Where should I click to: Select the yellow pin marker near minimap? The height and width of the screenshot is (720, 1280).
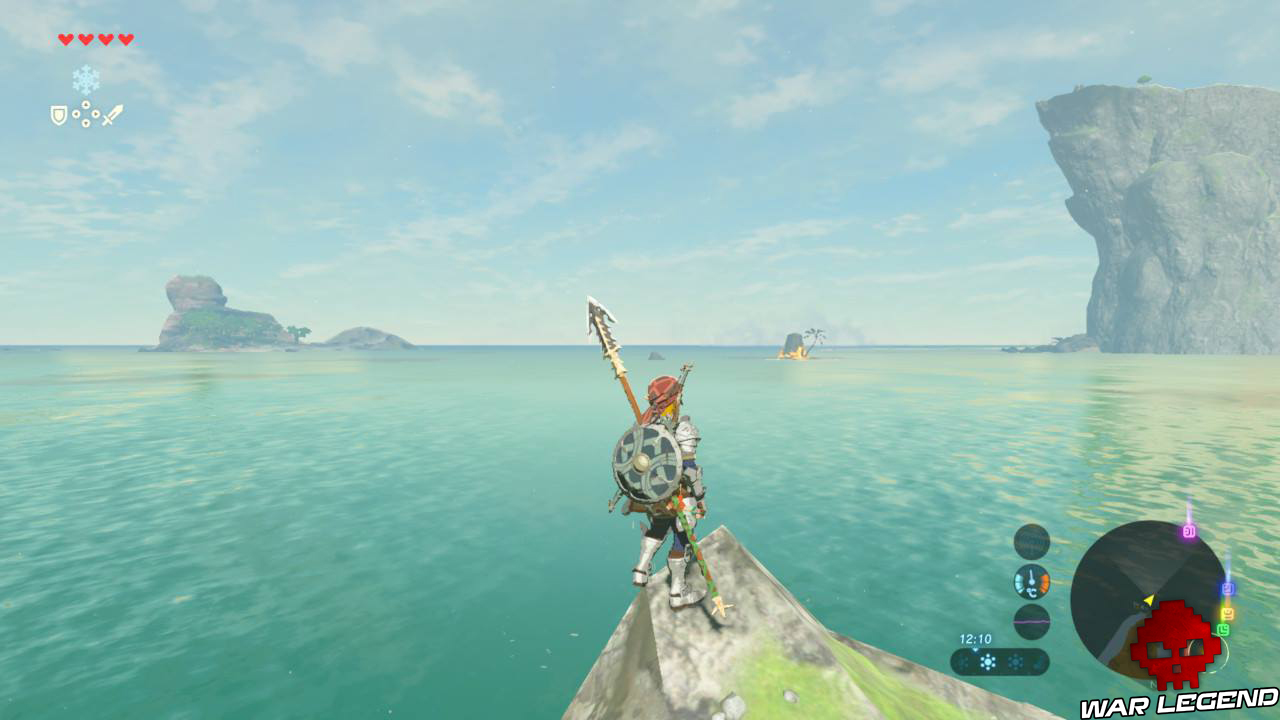click(x=1227, y=613)
